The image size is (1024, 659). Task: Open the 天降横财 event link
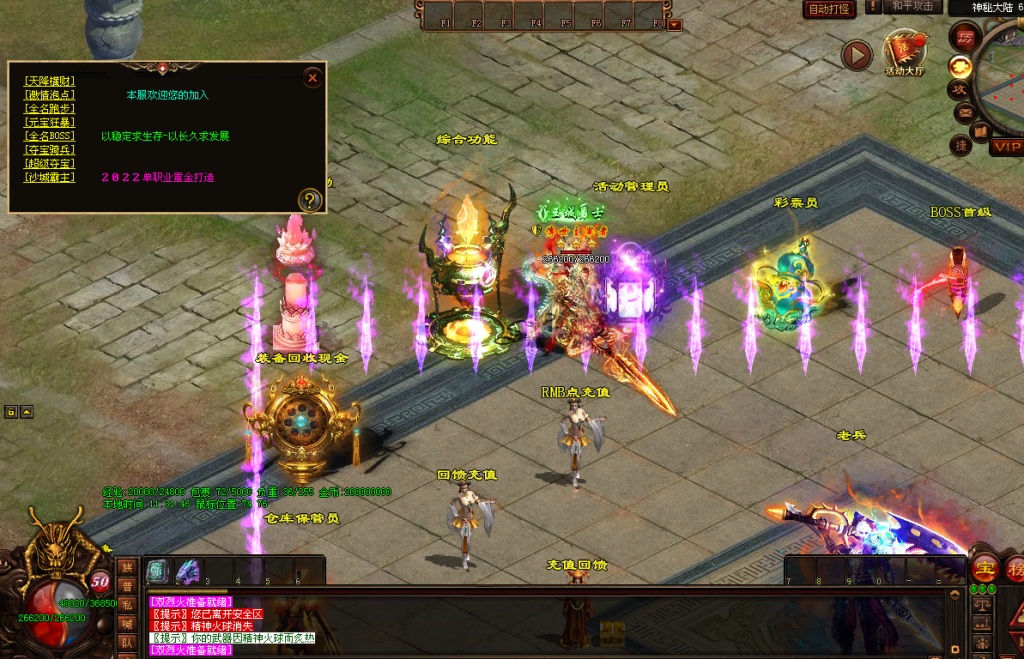(50, 80)
